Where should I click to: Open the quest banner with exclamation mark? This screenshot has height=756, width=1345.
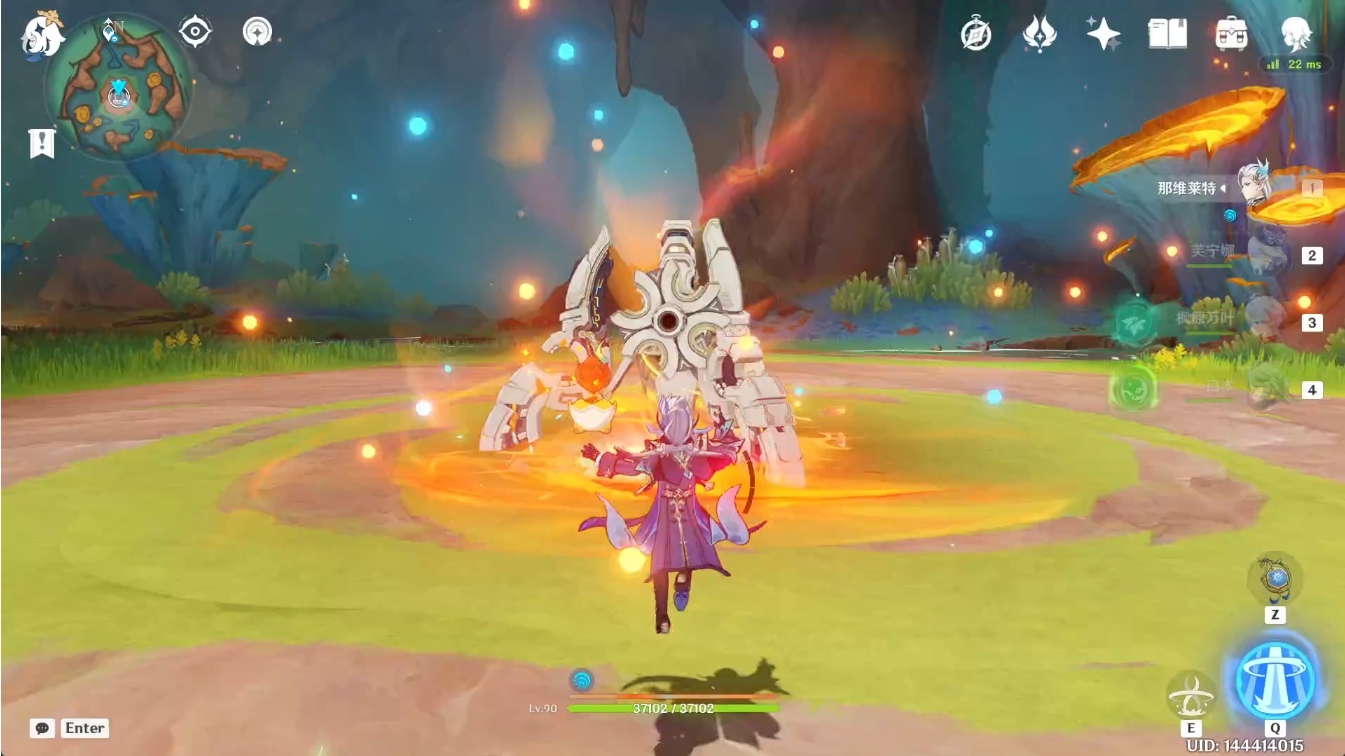[41, 143]
